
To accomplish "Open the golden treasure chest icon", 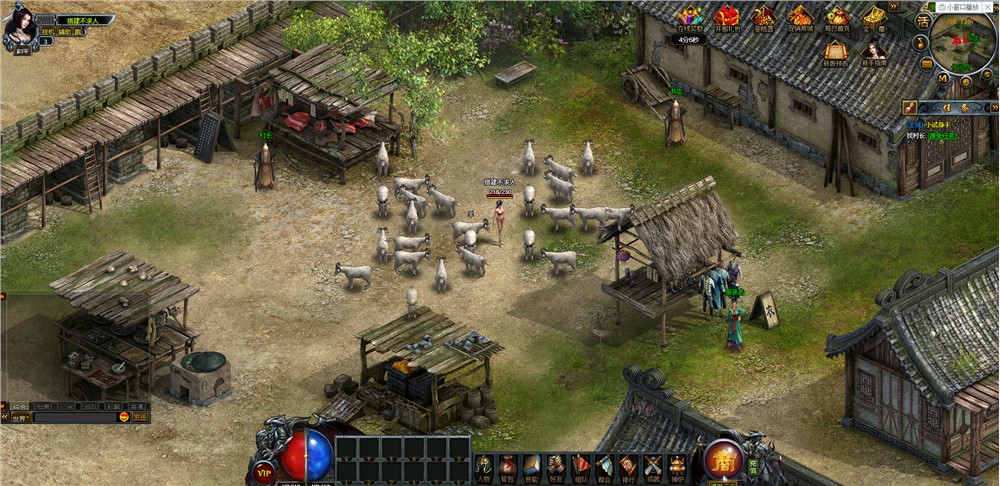I will (x=875, y=17).
